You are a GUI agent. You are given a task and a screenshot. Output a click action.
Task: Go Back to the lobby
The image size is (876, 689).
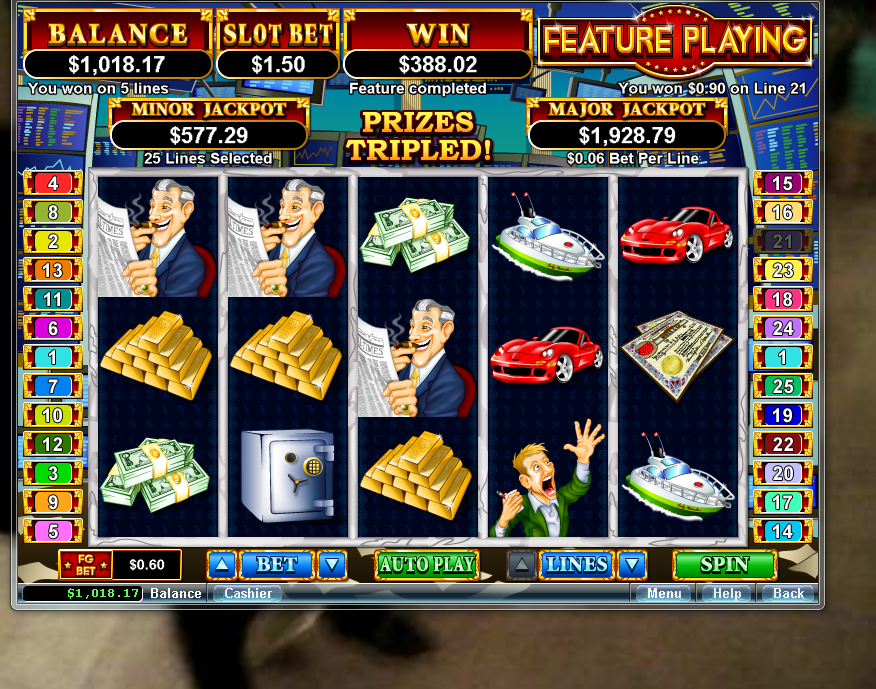(x=788, y=593)
